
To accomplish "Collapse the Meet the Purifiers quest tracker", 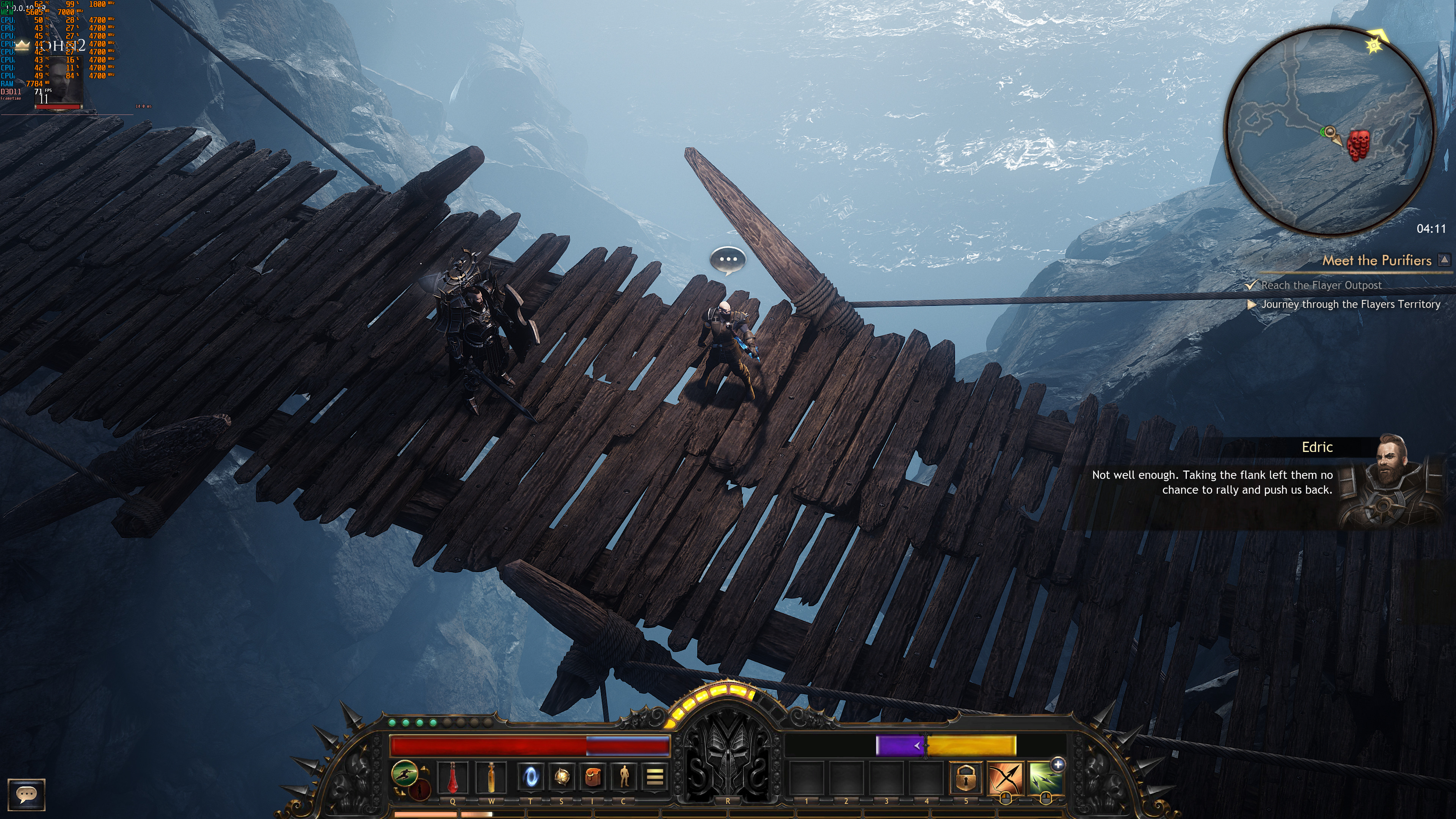I will coord(1444,260).
